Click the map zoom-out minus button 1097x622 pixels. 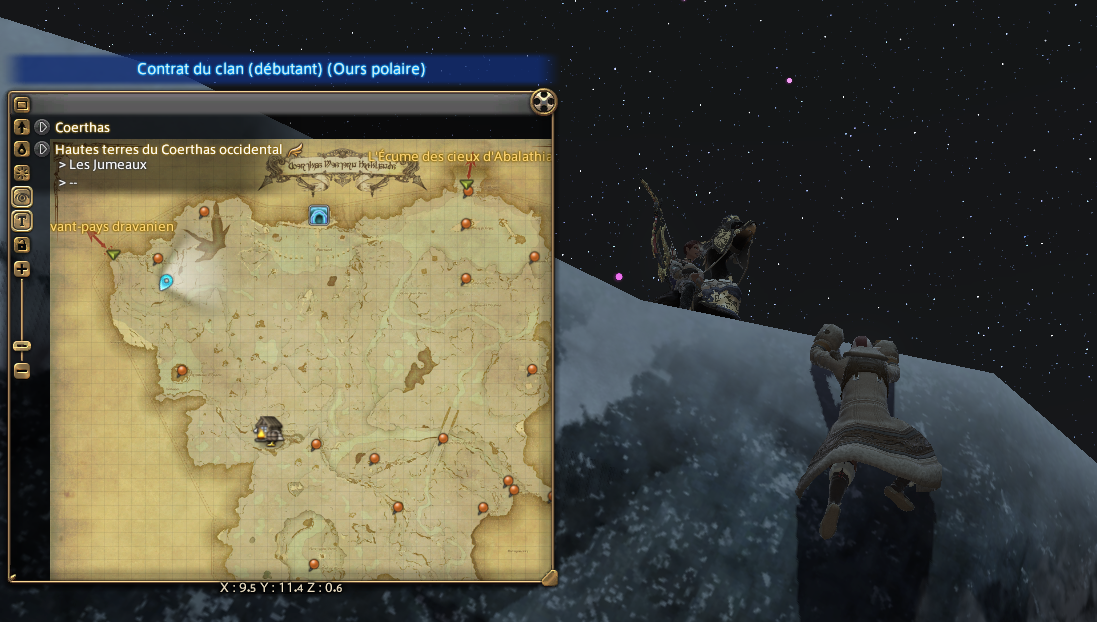click(x=22, y=371)
